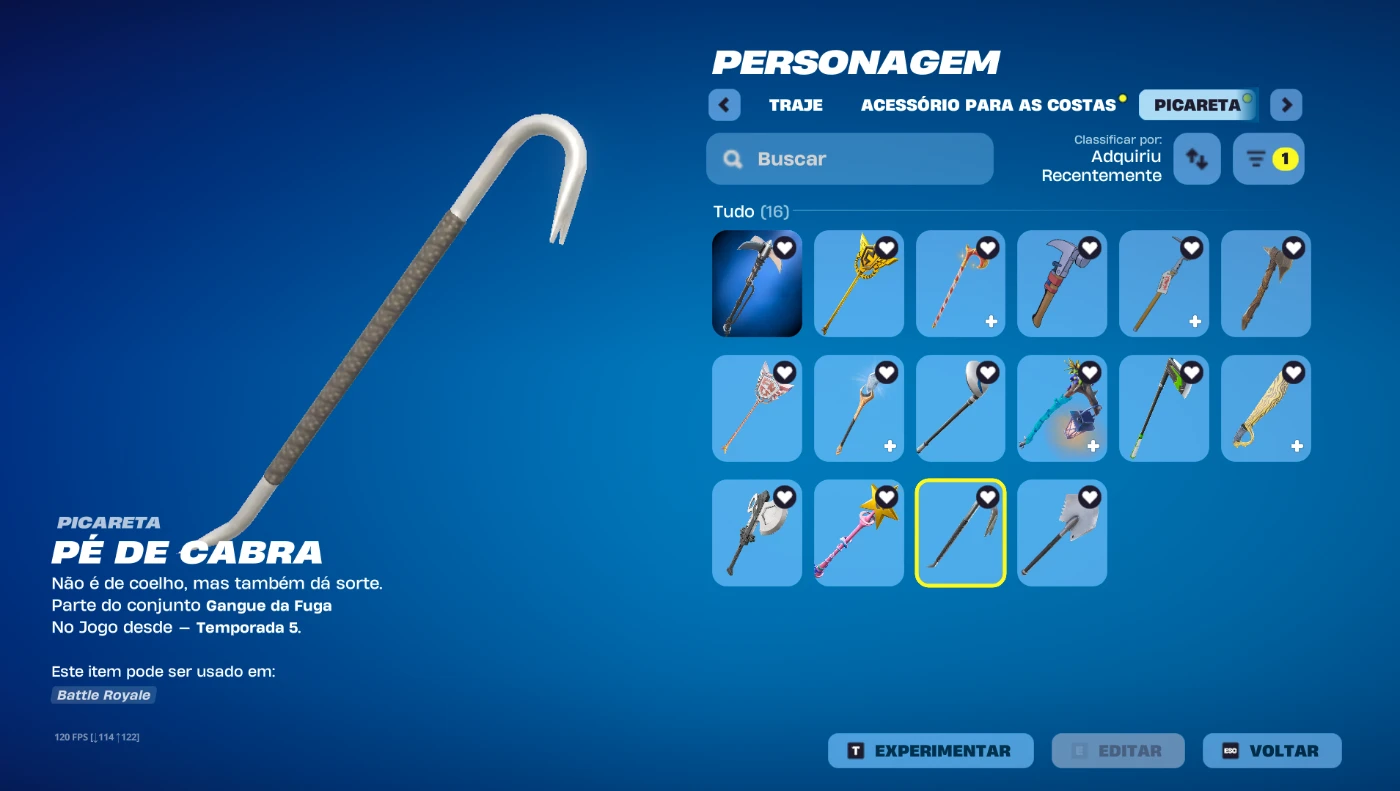This screenshot has width=1400, height=791.
Task: Choose the pink star wand pickaxe
Action: tap(858, 533)
